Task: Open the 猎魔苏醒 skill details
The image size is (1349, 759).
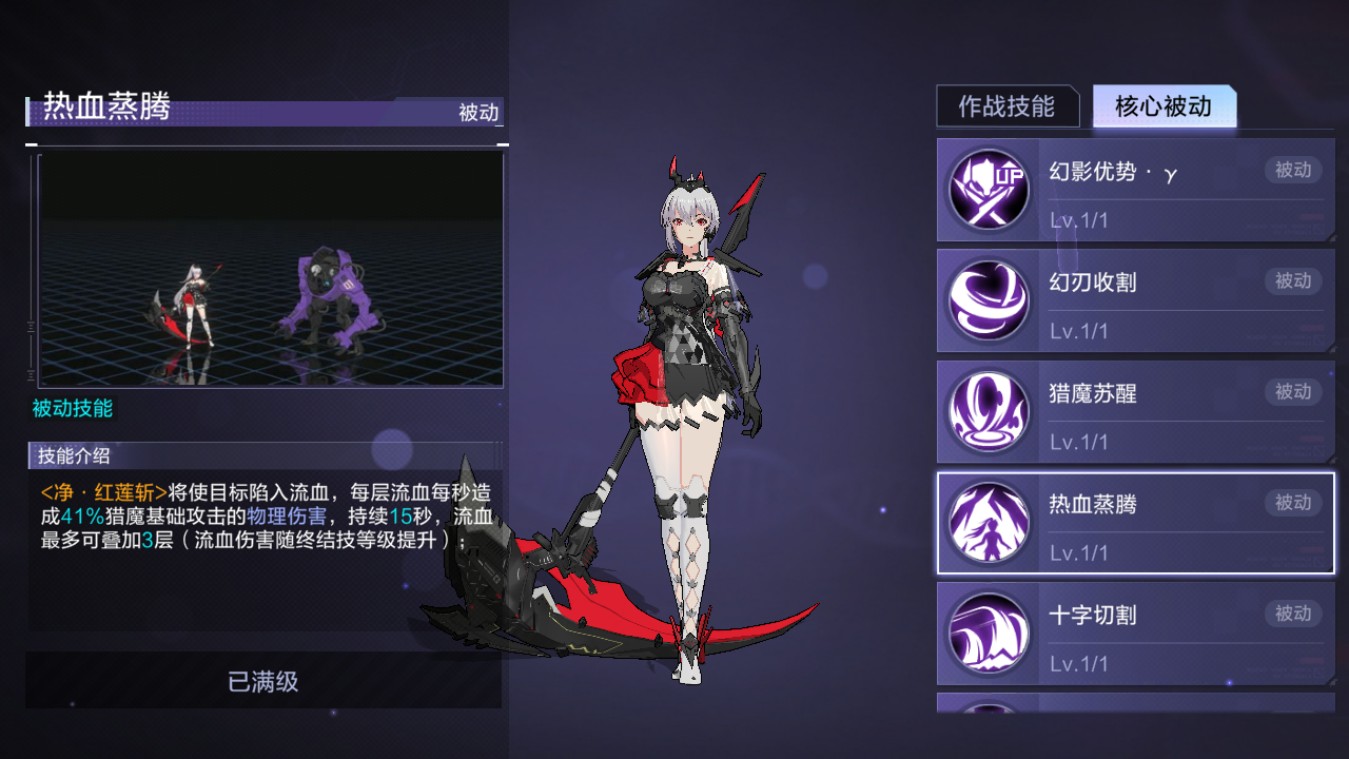Action: coord(1135,412)
